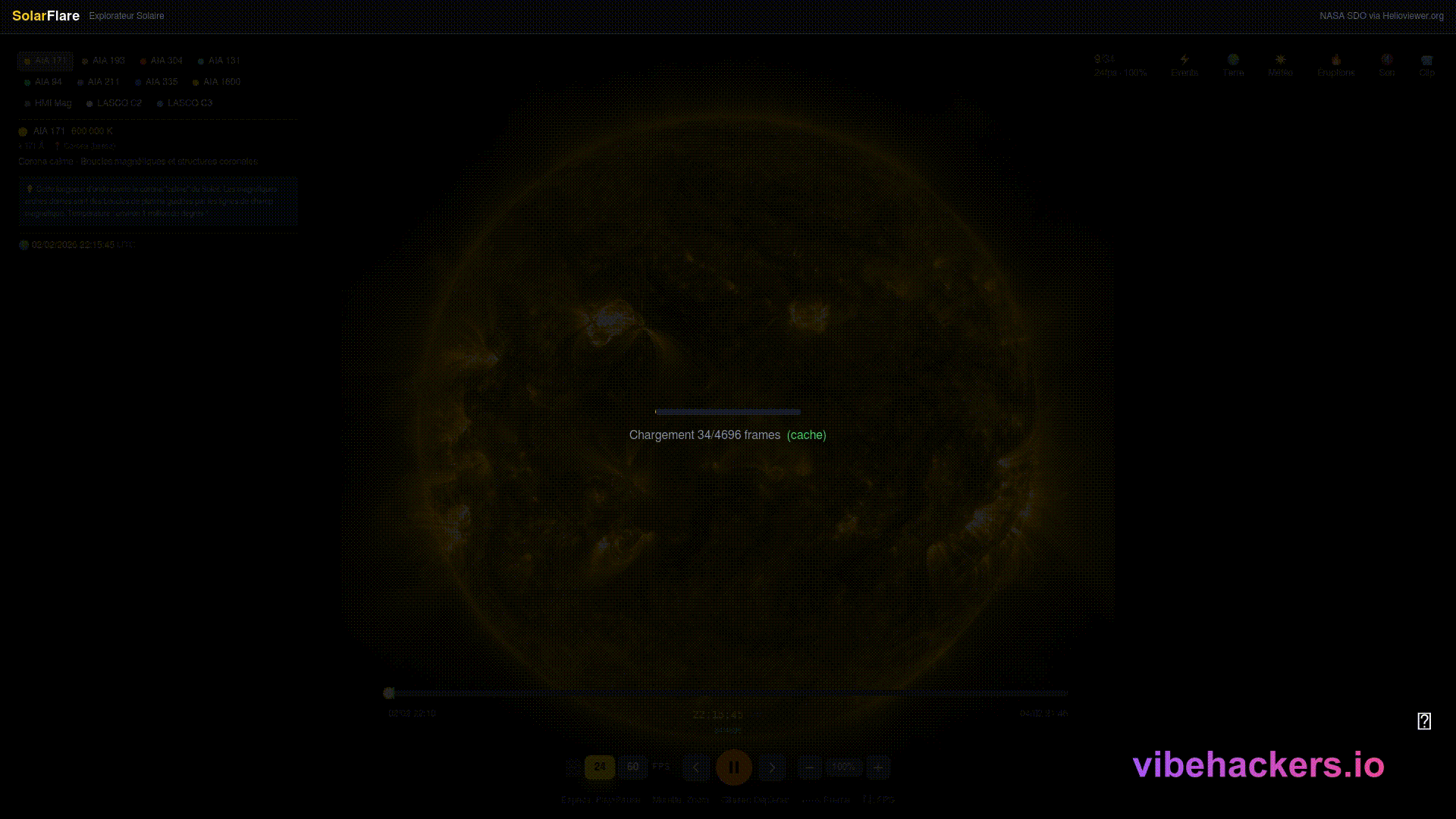
Task: Open the Events lightning panel
Action: [x=1185, y=65]
